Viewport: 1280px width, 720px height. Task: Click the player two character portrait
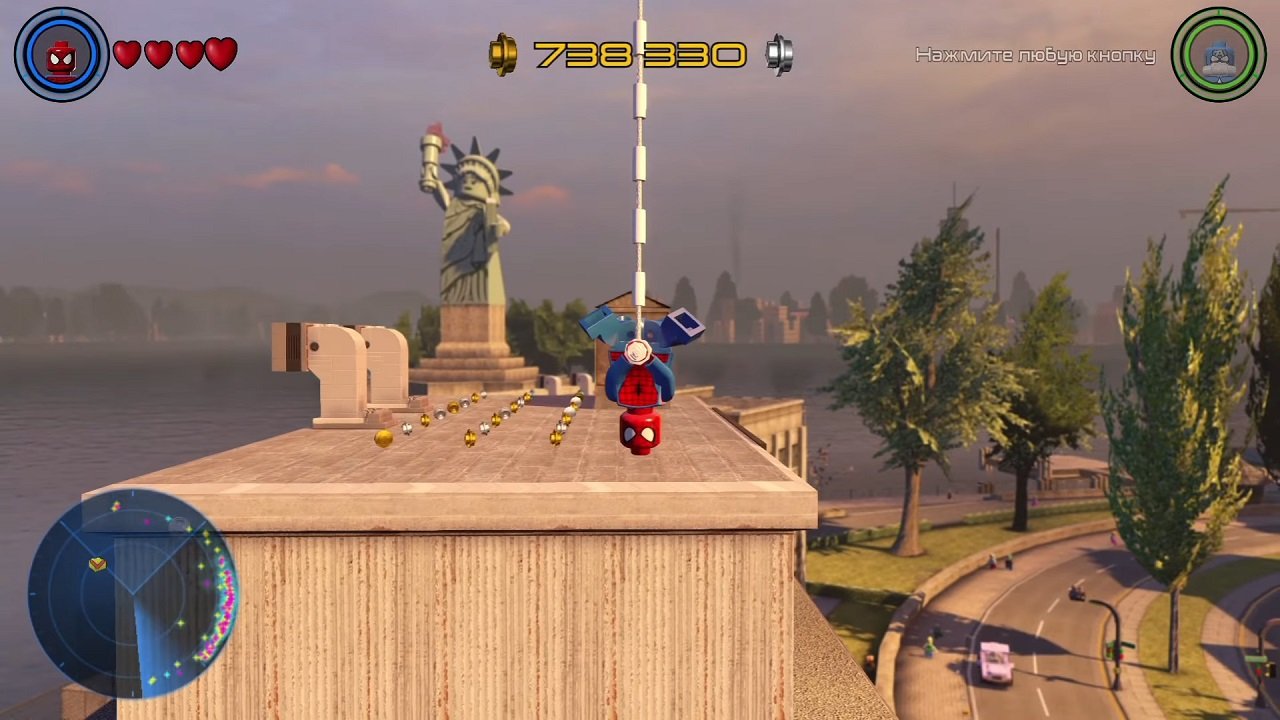(1219, 55)
